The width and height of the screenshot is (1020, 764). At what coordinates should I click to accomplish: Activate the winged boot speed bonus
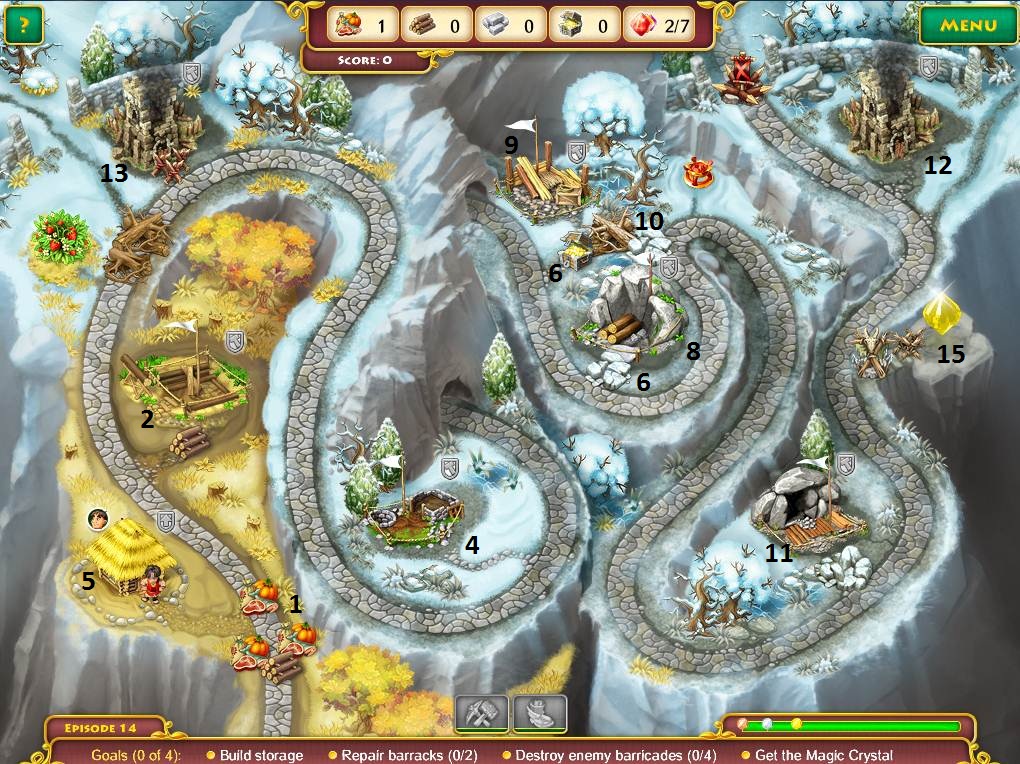(540, 714)
